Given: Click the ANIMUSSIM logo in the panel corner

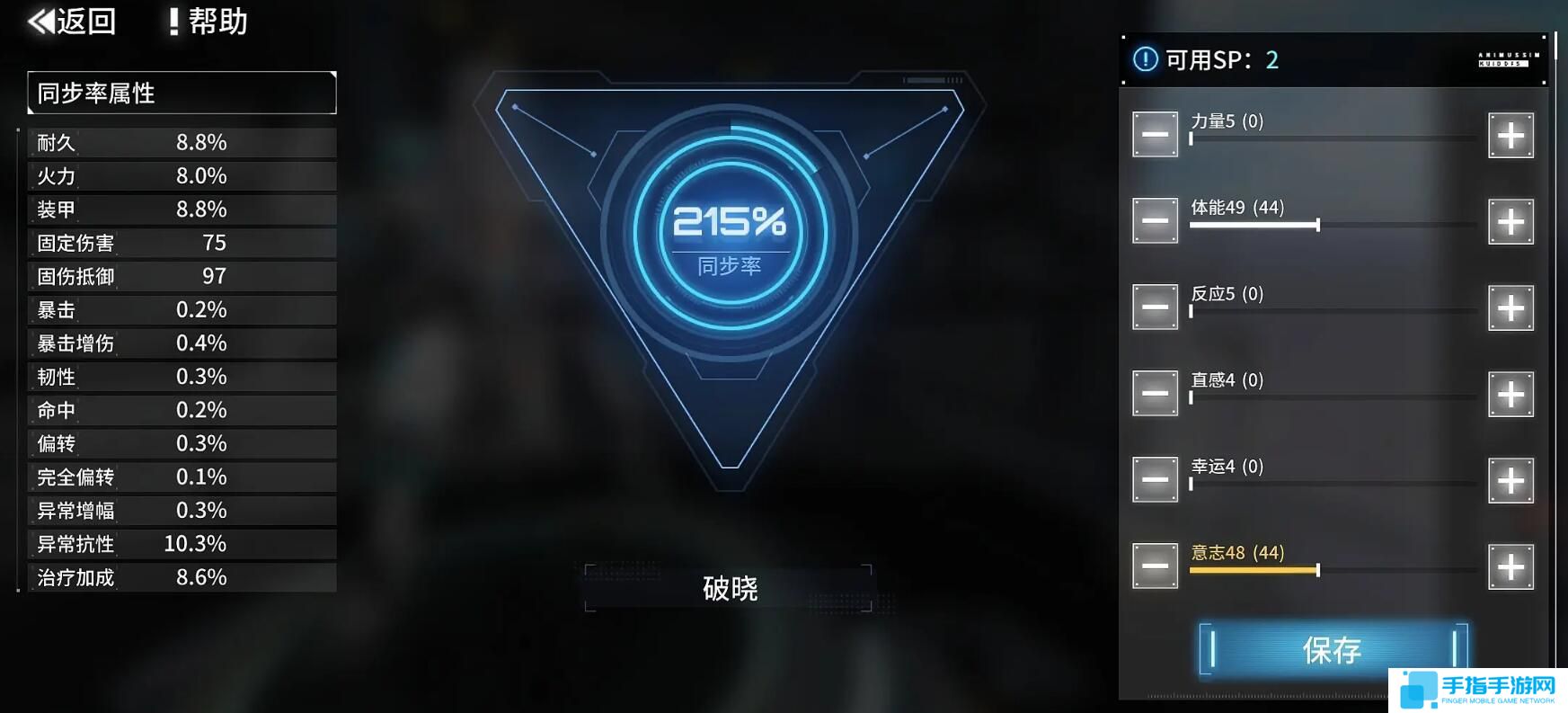Looking at the screenshot, I should click(x=1510, y=58).
